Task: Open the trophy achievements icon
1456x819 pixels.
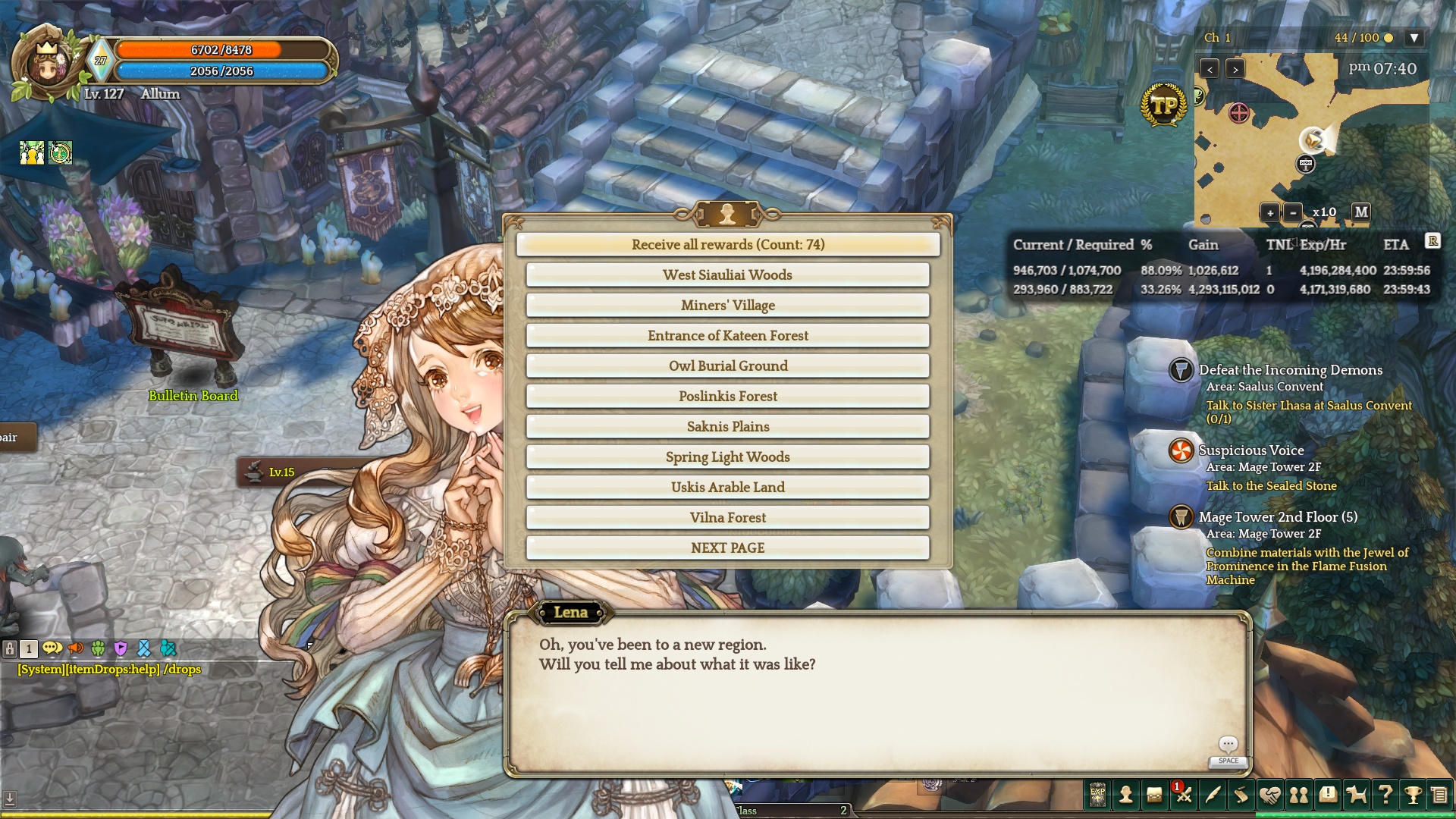Action: tap(1413, 795)
